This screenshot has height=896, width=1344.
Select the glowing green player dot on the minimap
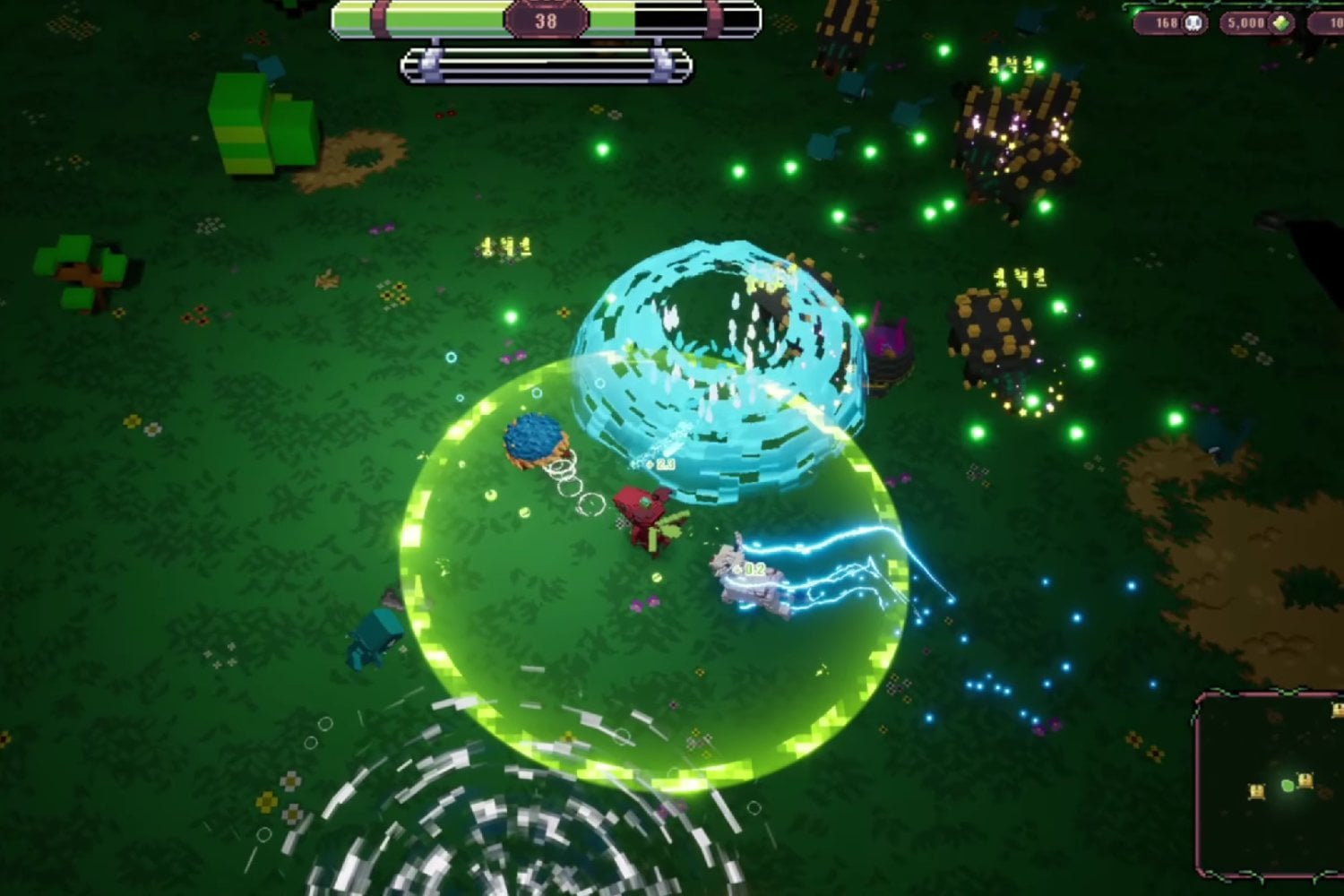[x=1287, y=786]
